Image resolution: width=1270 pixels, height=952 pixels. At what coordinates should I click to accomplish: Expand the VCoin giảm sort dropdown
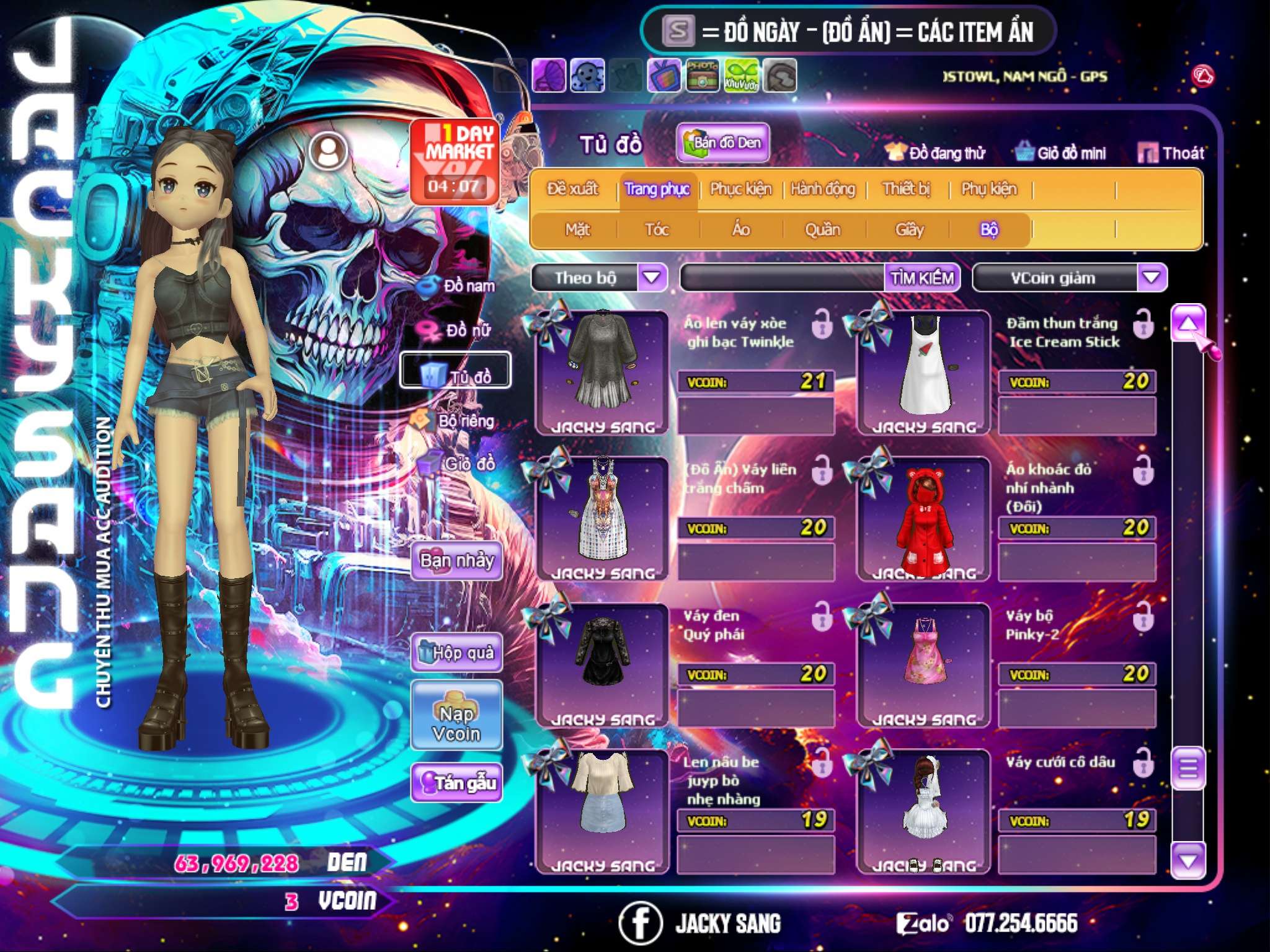pos(1151,277)
